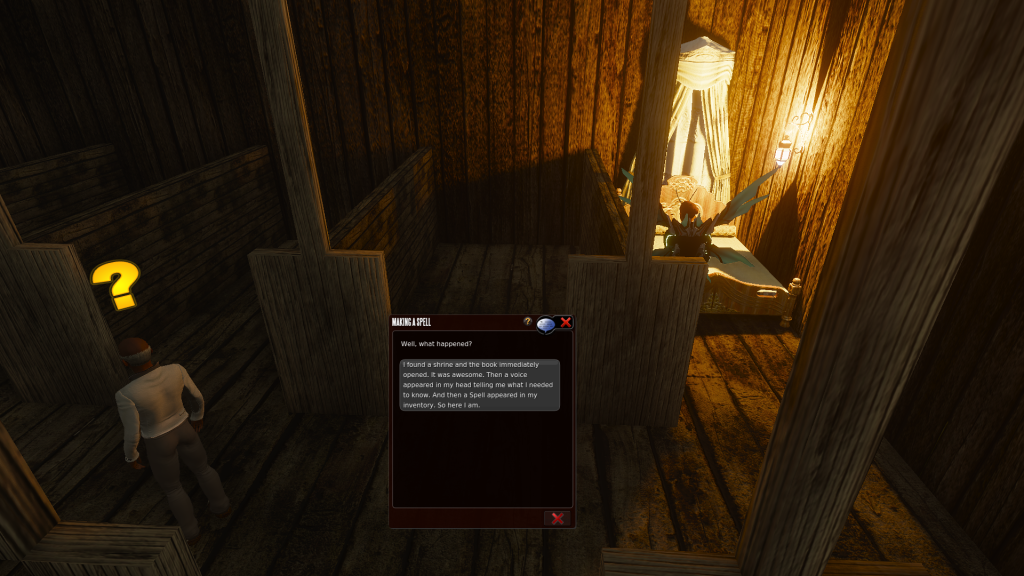The height and width of the screenshot is (576, 1024).
Task: Choose the "I found a shrine" reply
Action: click(480, 385)
